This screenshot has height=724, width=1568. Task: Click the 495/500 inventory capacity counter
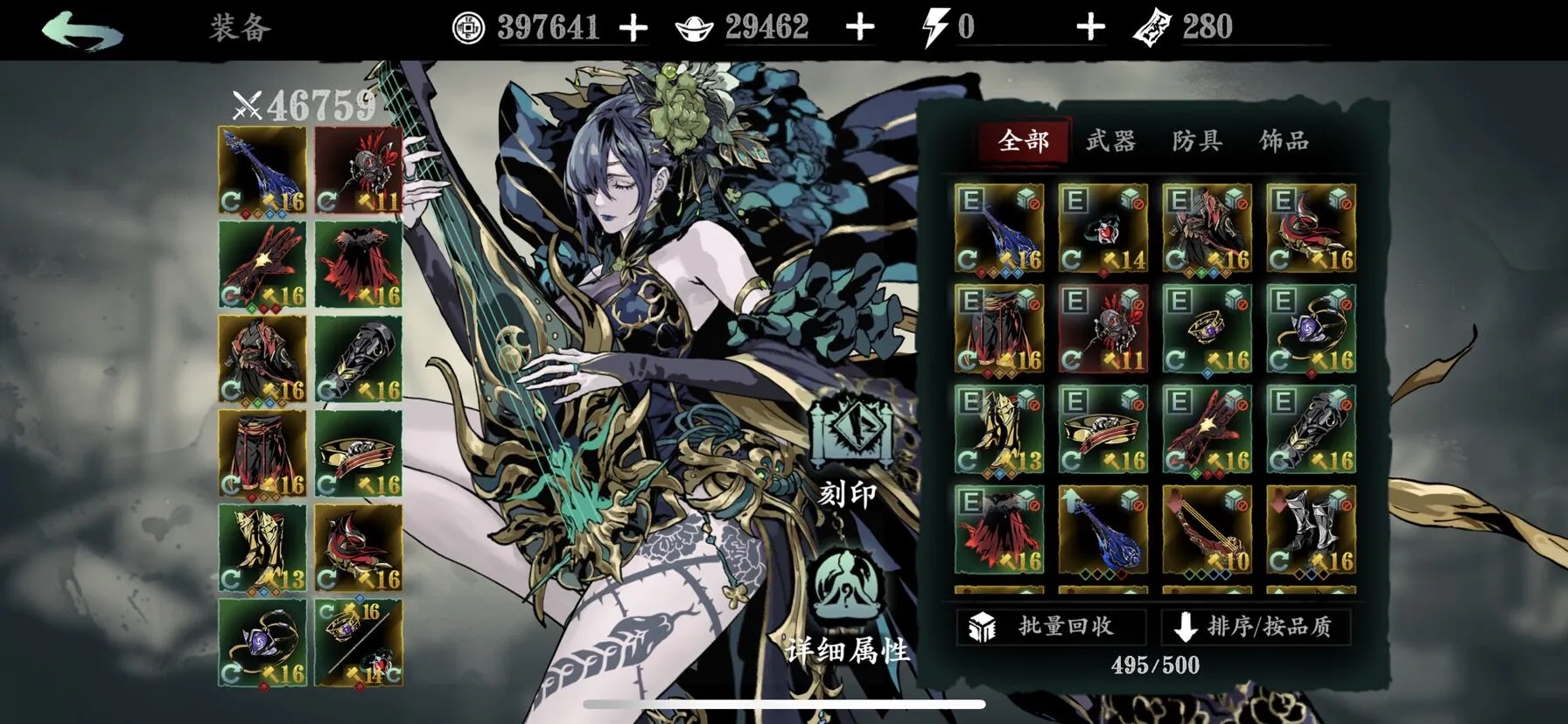click(1157, 665)
